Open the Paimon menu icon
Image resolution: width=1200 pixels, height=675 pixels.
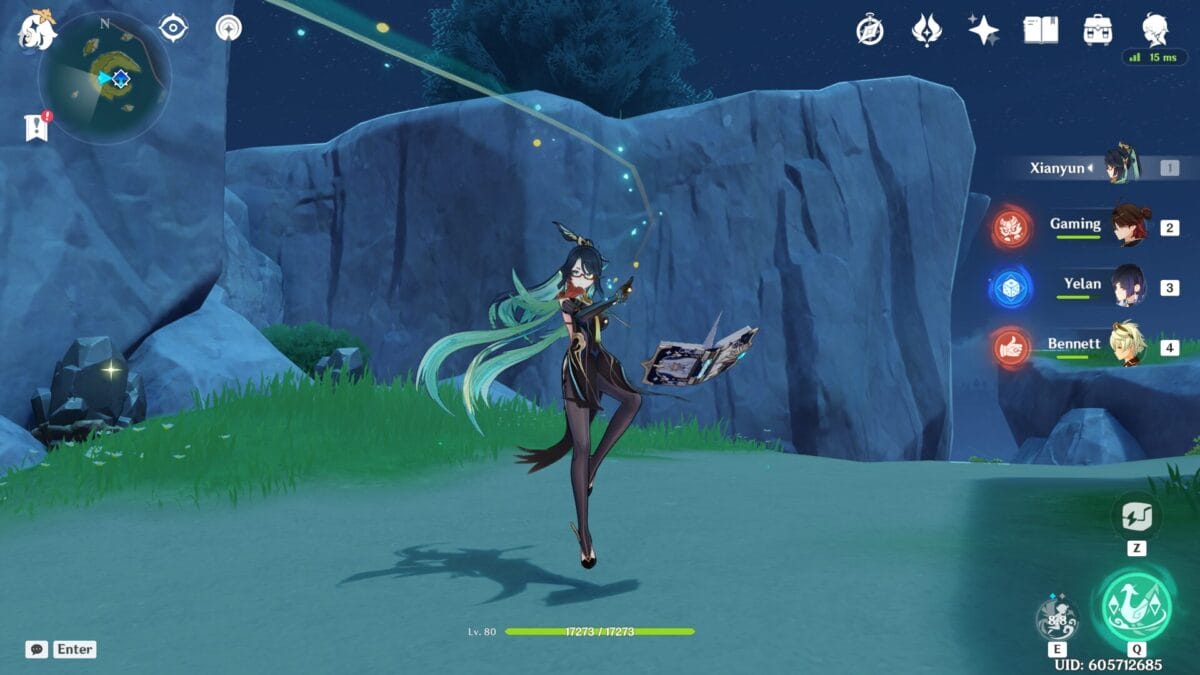[x=35, y=30]
